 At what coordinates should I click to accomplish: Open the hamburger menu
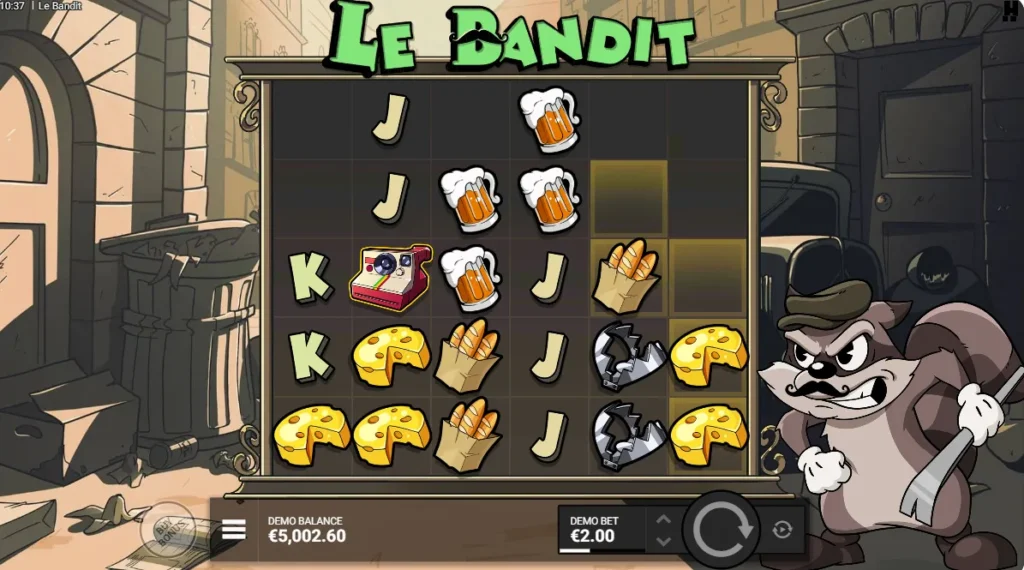click(x=233, y=530)
